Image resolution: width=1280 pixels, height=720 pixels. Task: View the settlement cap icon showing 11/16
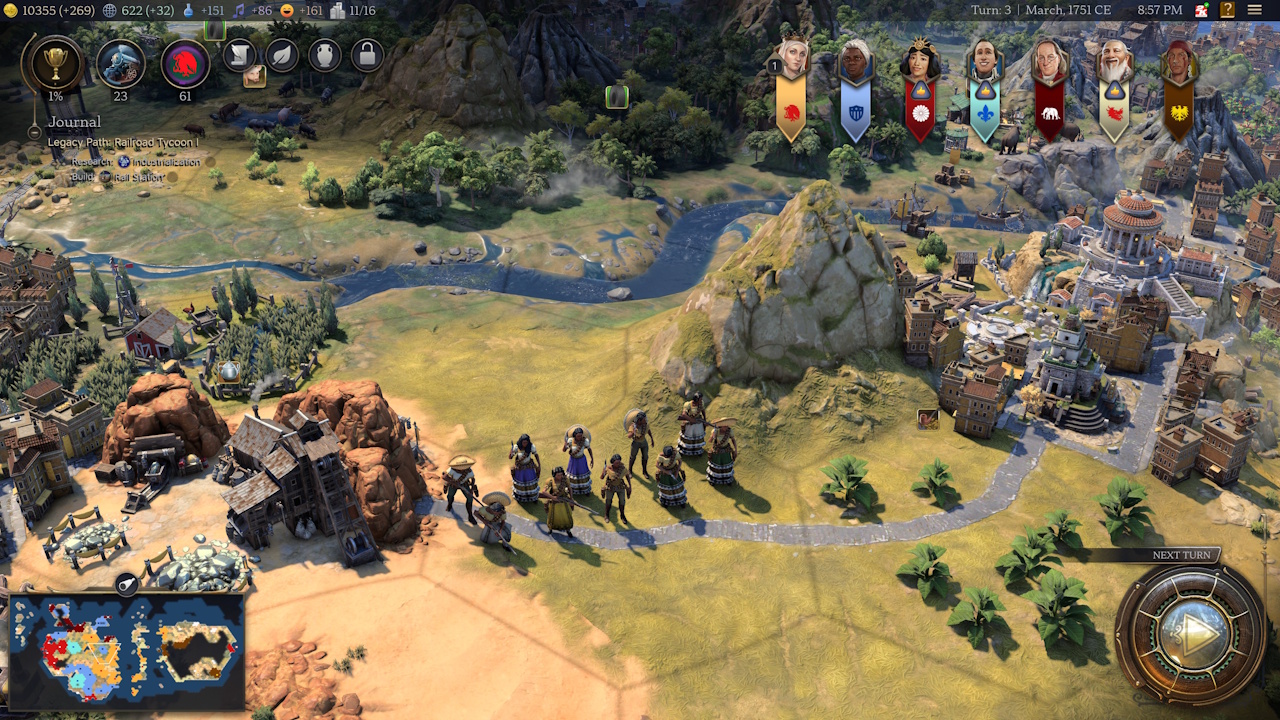coord(337,11)
